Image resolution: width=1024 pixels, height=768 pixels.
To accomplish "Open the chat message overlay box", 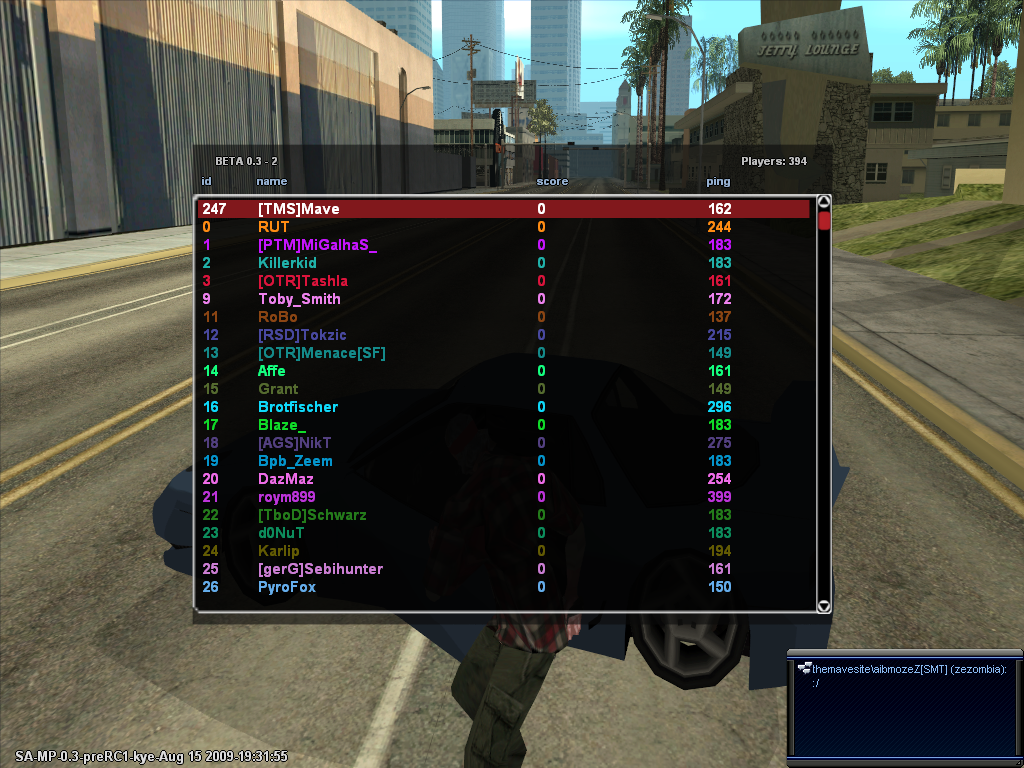I will (904, 705).
